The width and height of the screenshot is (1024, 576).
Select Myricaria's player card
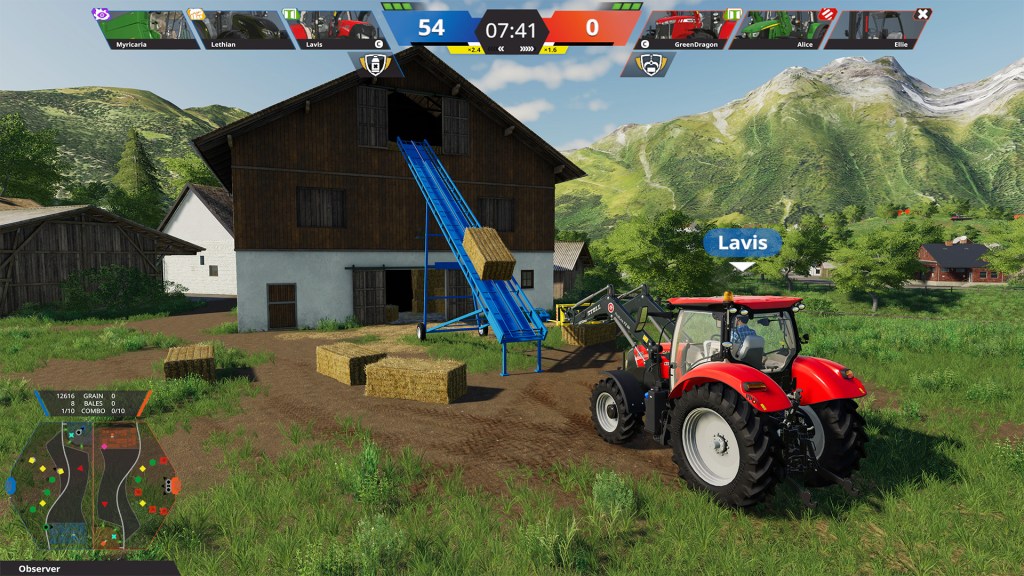click(x=145, y=29)
